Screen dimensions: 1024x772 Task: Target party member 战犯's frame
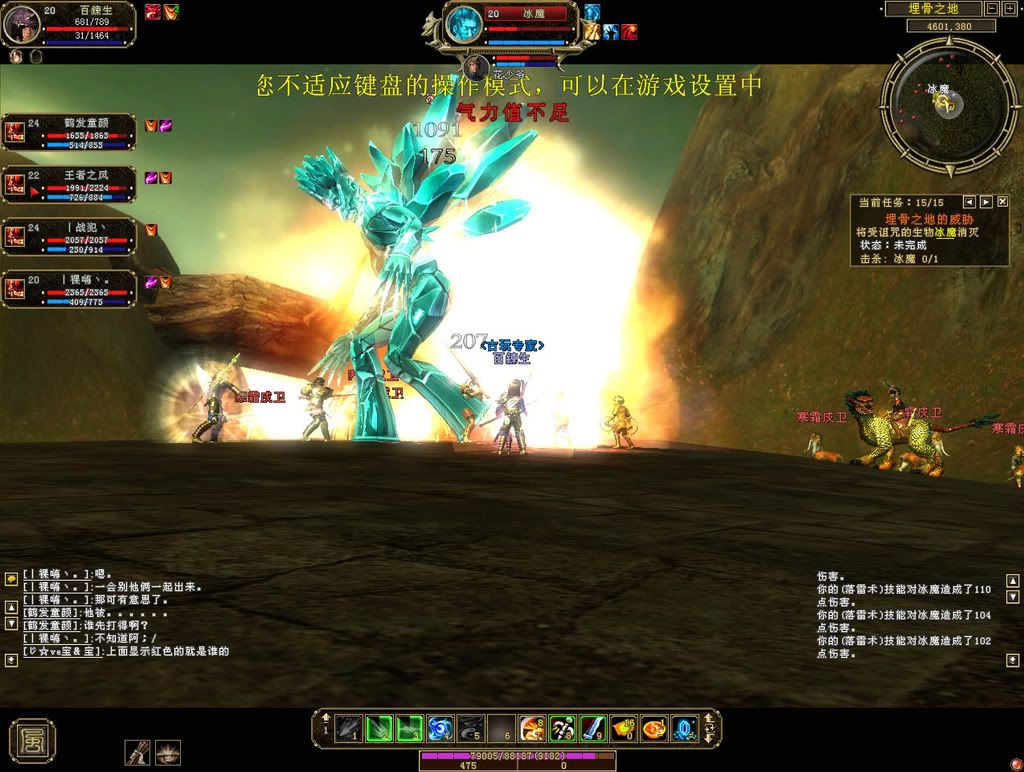click(68, 237)
